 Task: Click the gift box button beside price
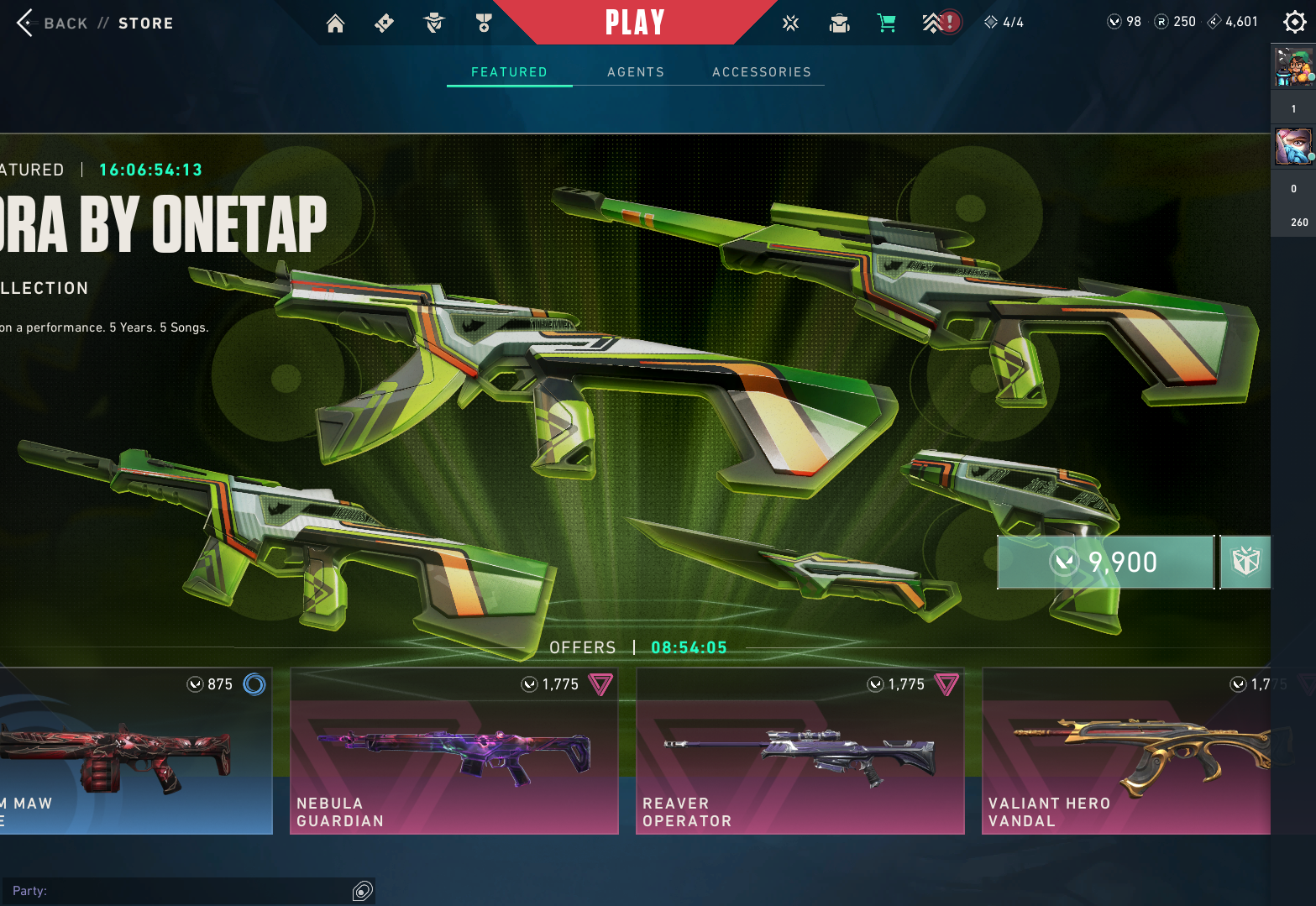(x=1245, y=562)
